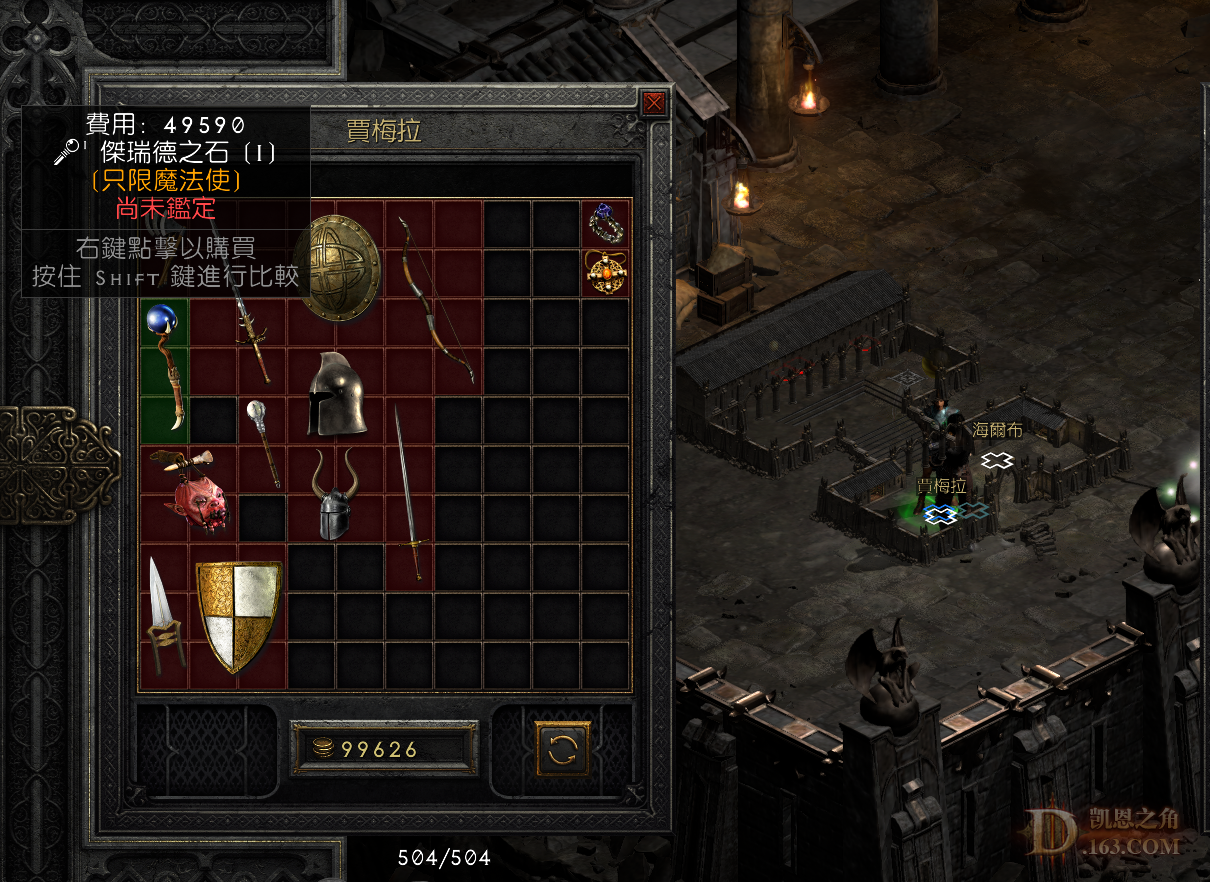Select the blue sapphire ring
The height and width of the screenshot is (882, 1210).
606,224
